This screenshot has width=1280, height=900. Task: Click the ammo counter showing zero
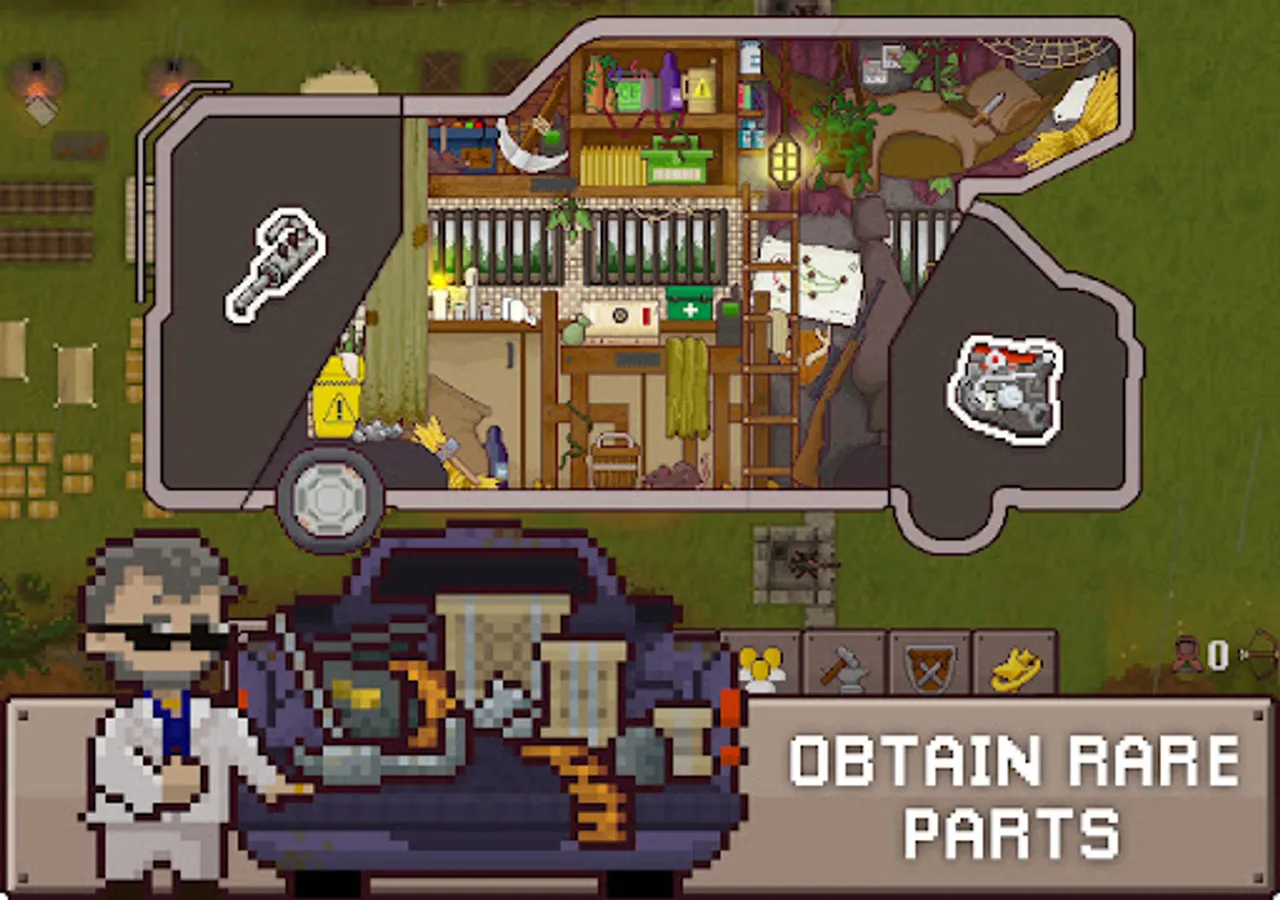(x=1217, y=657)
